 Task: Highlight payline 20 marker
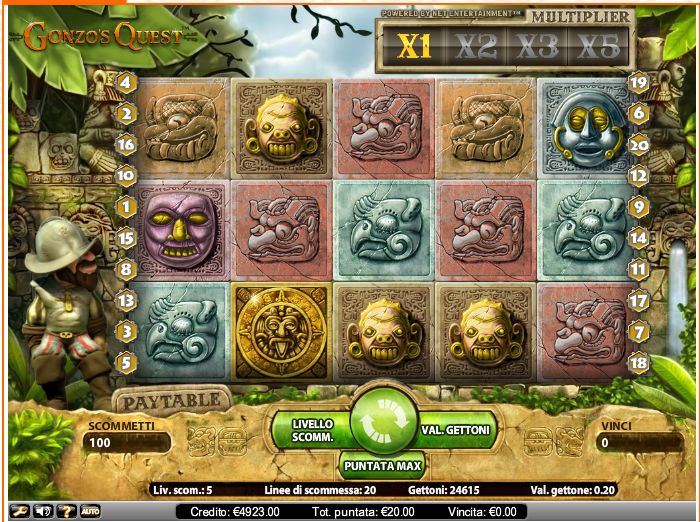click(640, 144)
